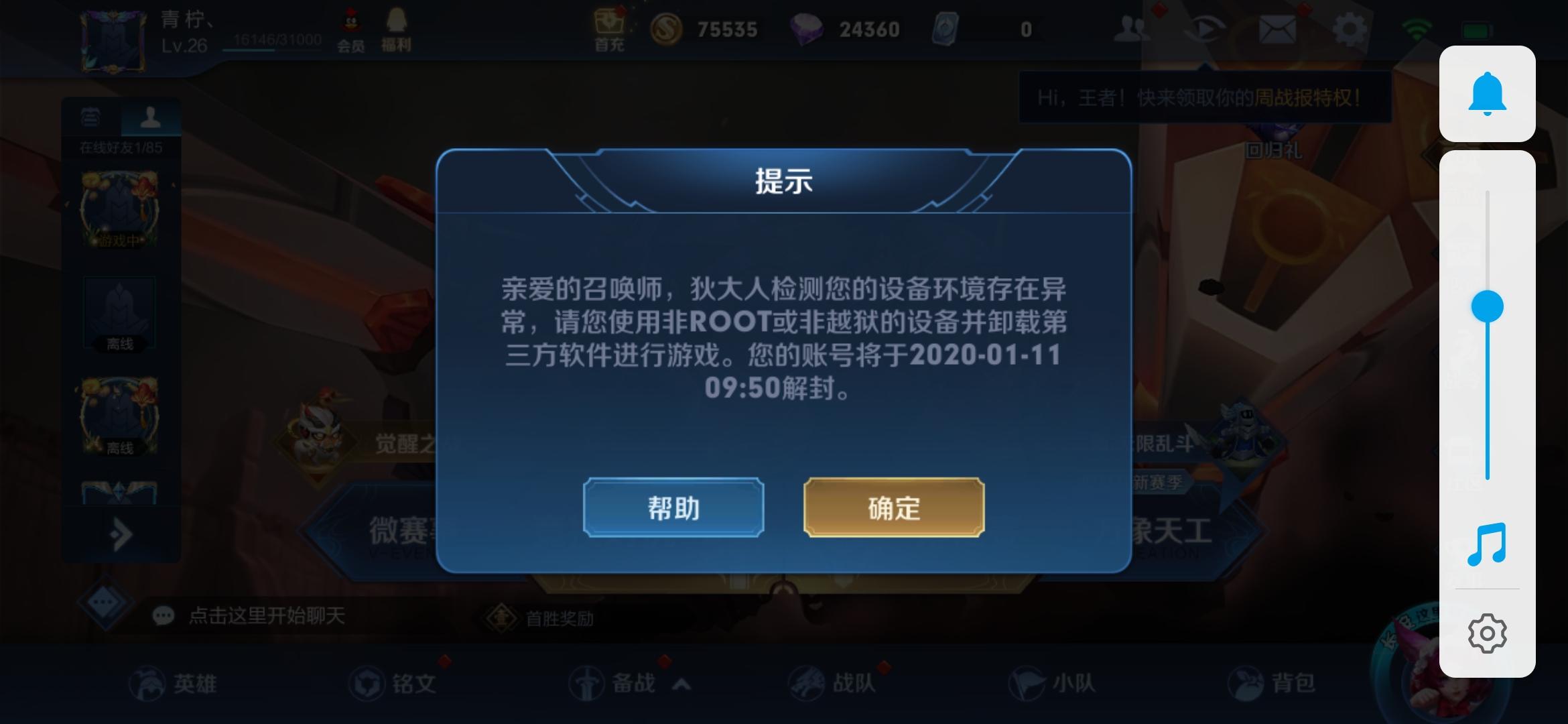
Task: Open the friends social icon in top bar
Action: click(x=1132, y=28)
